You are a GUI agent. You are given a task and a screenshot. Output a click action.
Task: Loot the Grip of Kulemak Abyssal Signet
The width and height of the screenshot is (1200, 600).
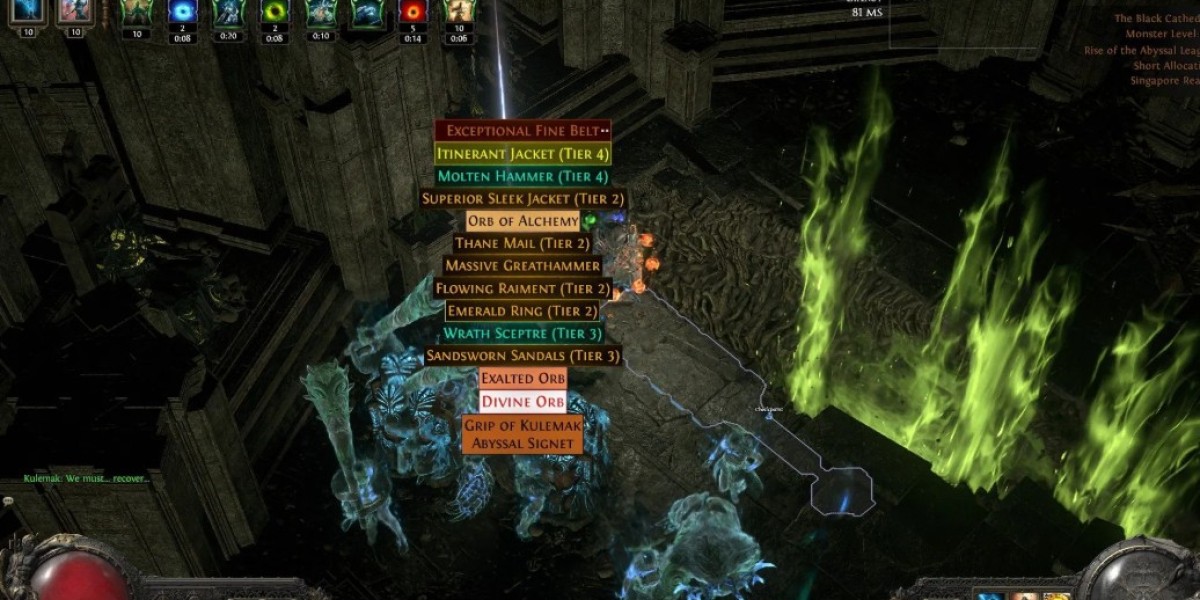coord(522,435)
